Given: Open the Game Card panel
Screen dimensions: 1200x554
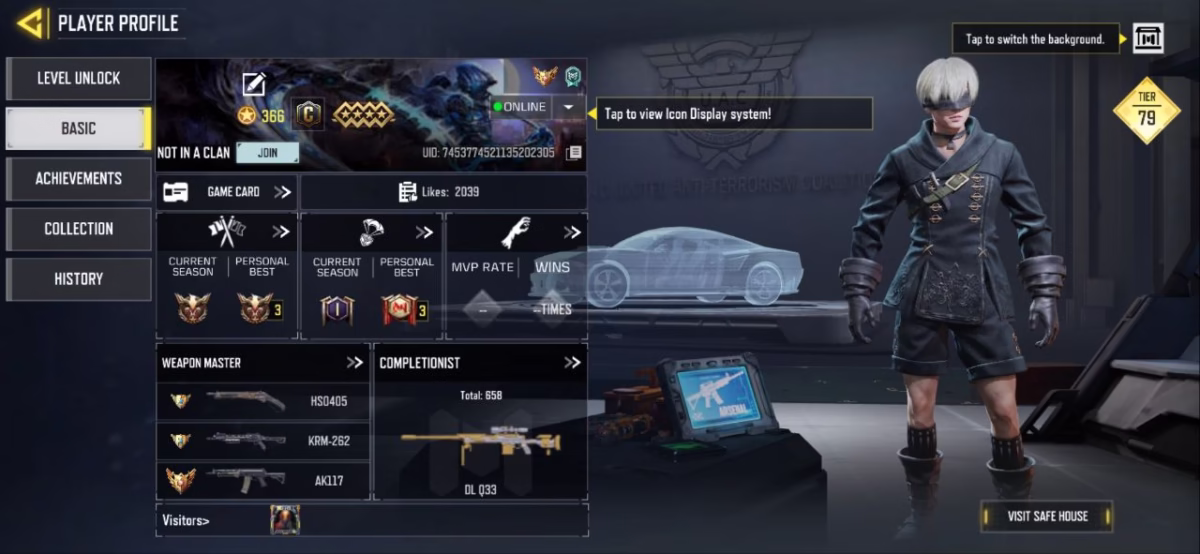Looking at the screenshot, I should point(227,192).
